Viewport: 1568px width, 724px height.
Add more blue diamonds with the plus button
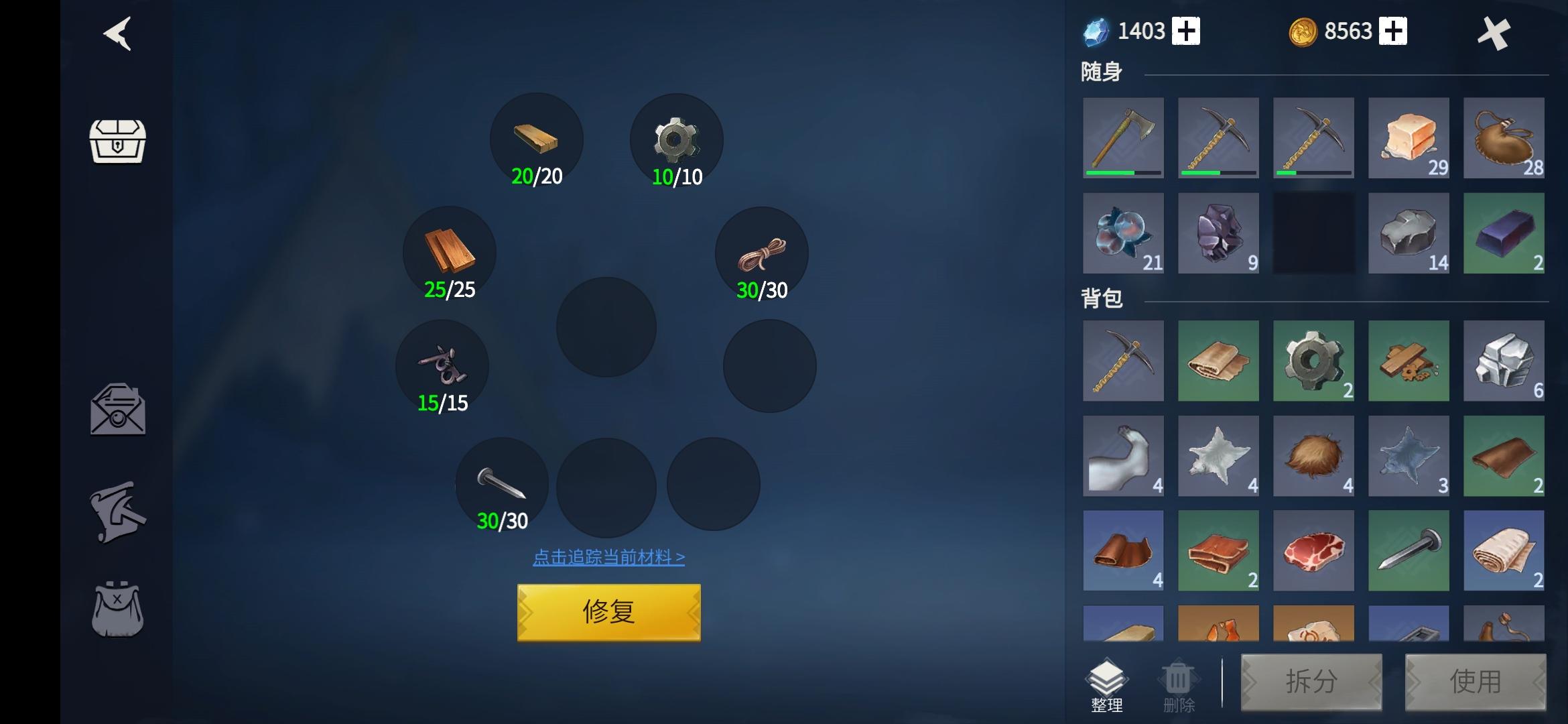(1186, 32)
